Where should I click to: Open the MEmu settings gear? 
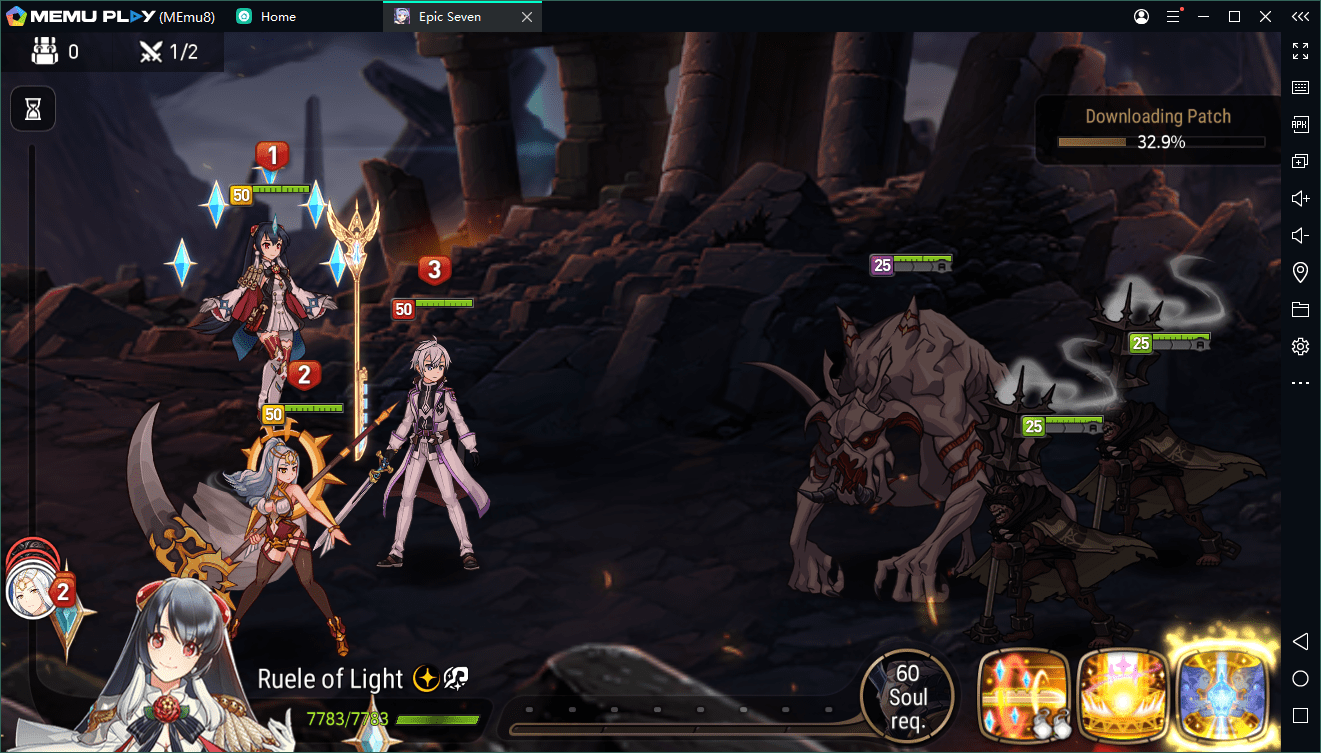(x=1300, y=347)
